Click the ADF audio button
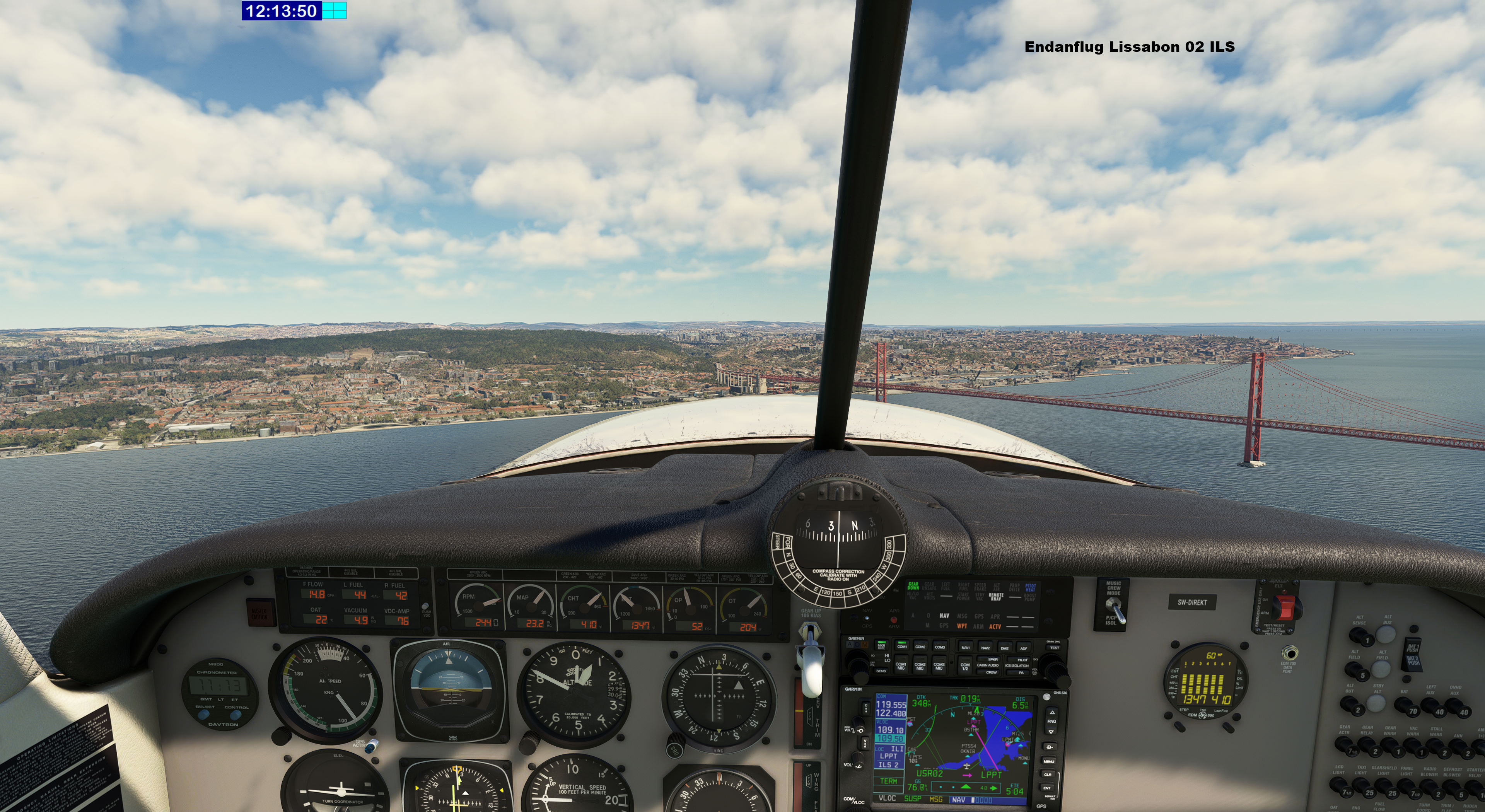This screenshot has width=1485, height=812. click(1023, 648)
